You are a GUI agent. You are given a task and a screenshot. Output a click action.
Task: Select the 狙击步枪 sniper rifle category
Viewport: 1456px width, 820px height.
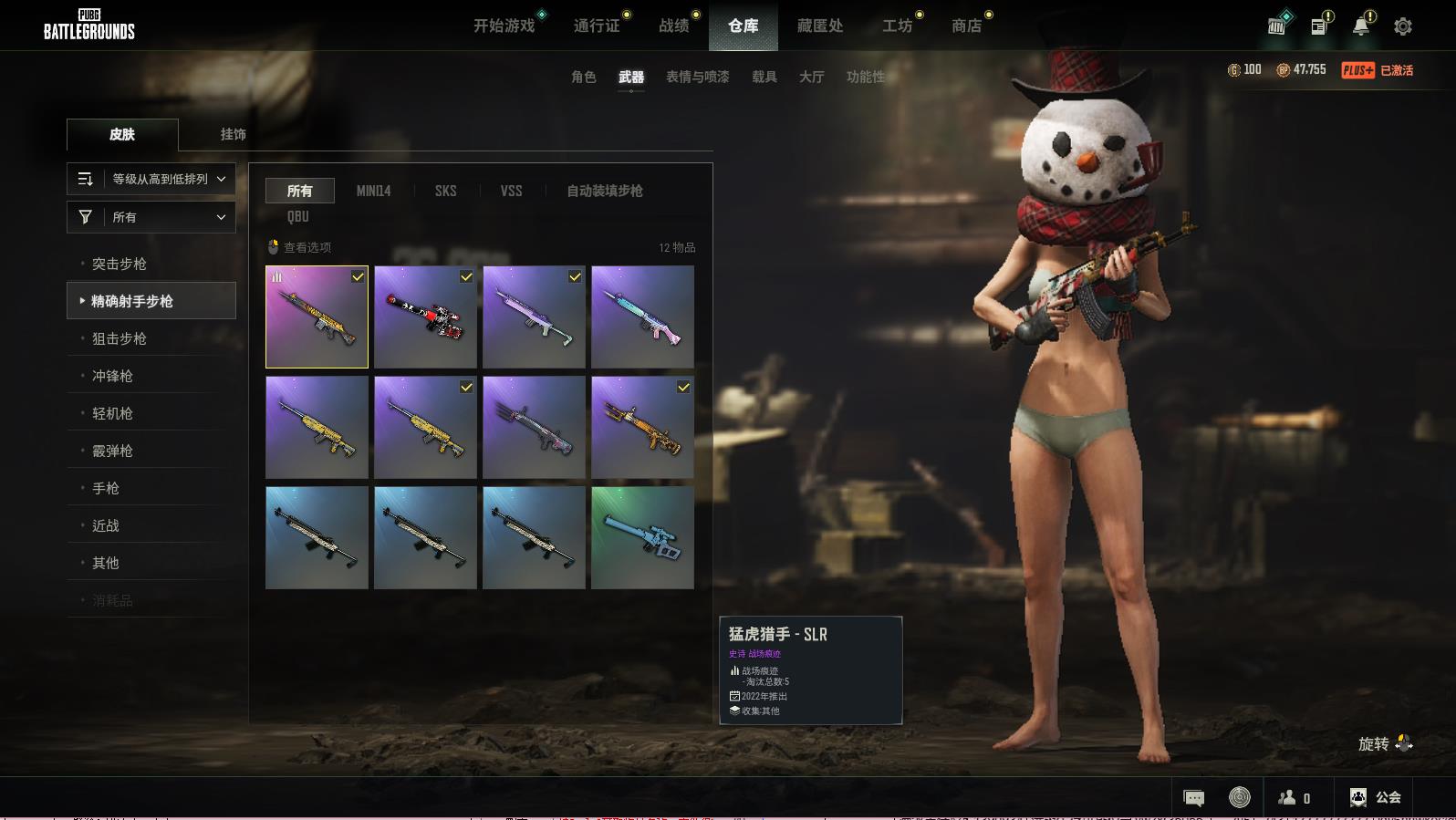[120, 338]
